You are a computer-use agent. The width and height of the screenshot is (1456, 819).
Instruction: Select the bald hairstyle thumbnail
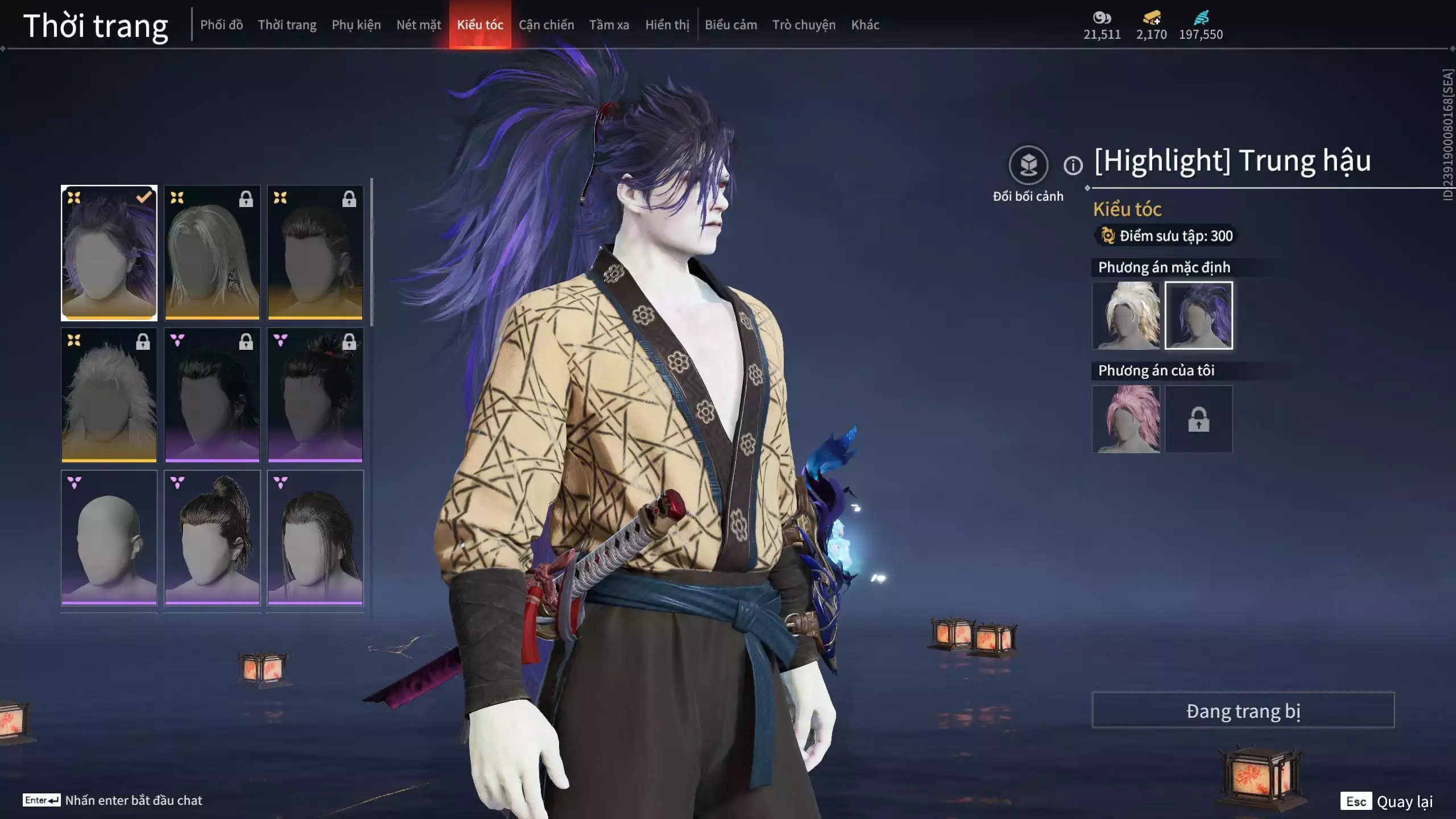109,537
